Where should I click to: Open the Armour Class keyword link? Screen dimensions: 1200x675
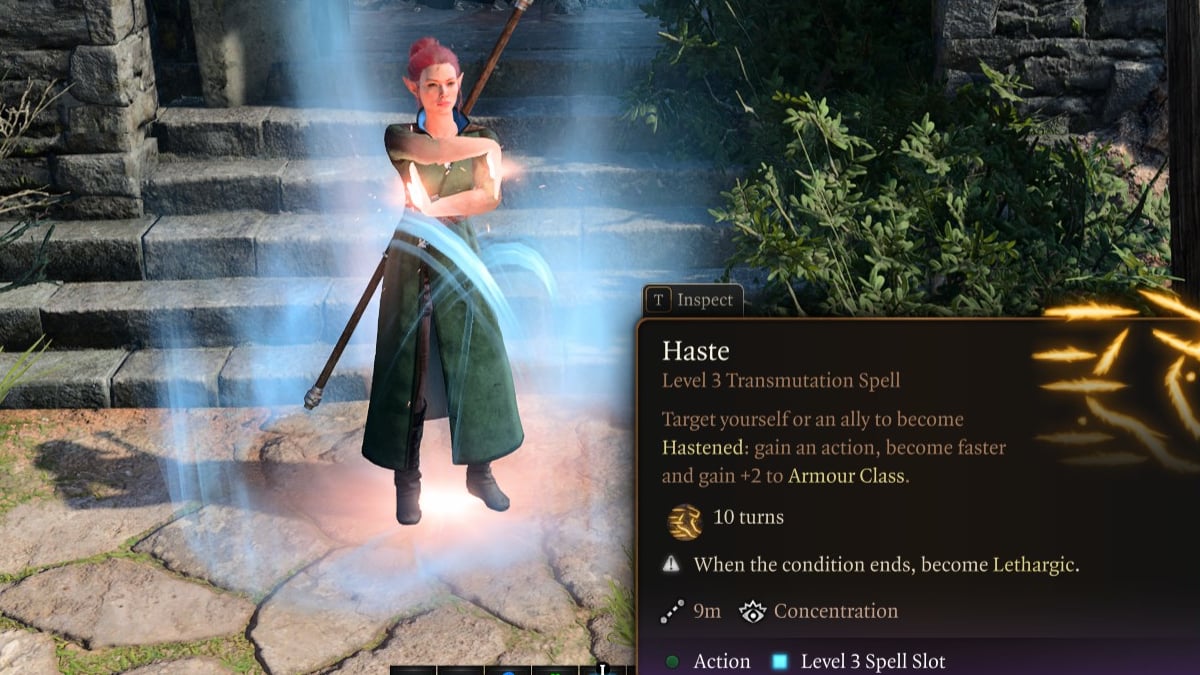[x=847, y=475]
